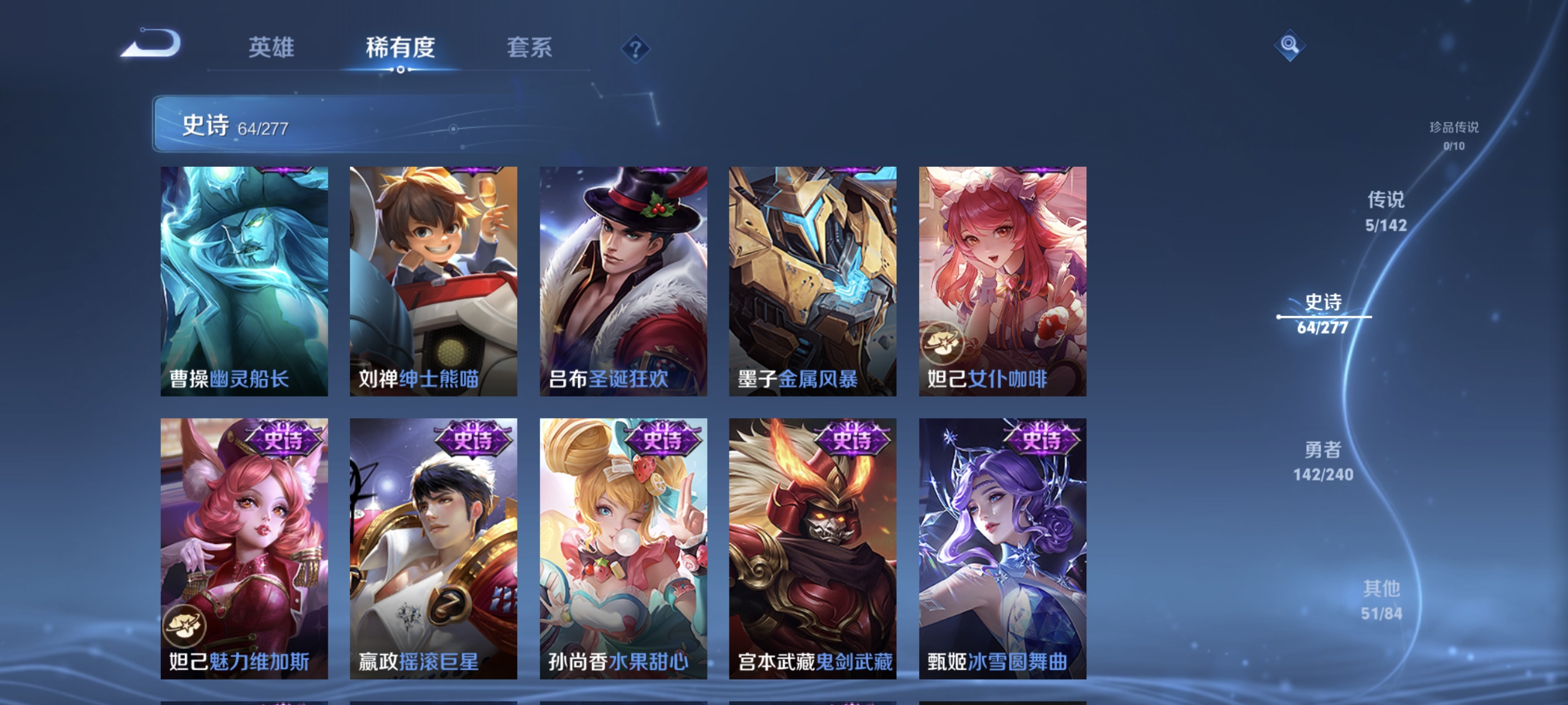Select the 曹操幽灵船长 skin thumbnail
The width and height of the screenshot is (1568, 705).
[x=244, y=280]
